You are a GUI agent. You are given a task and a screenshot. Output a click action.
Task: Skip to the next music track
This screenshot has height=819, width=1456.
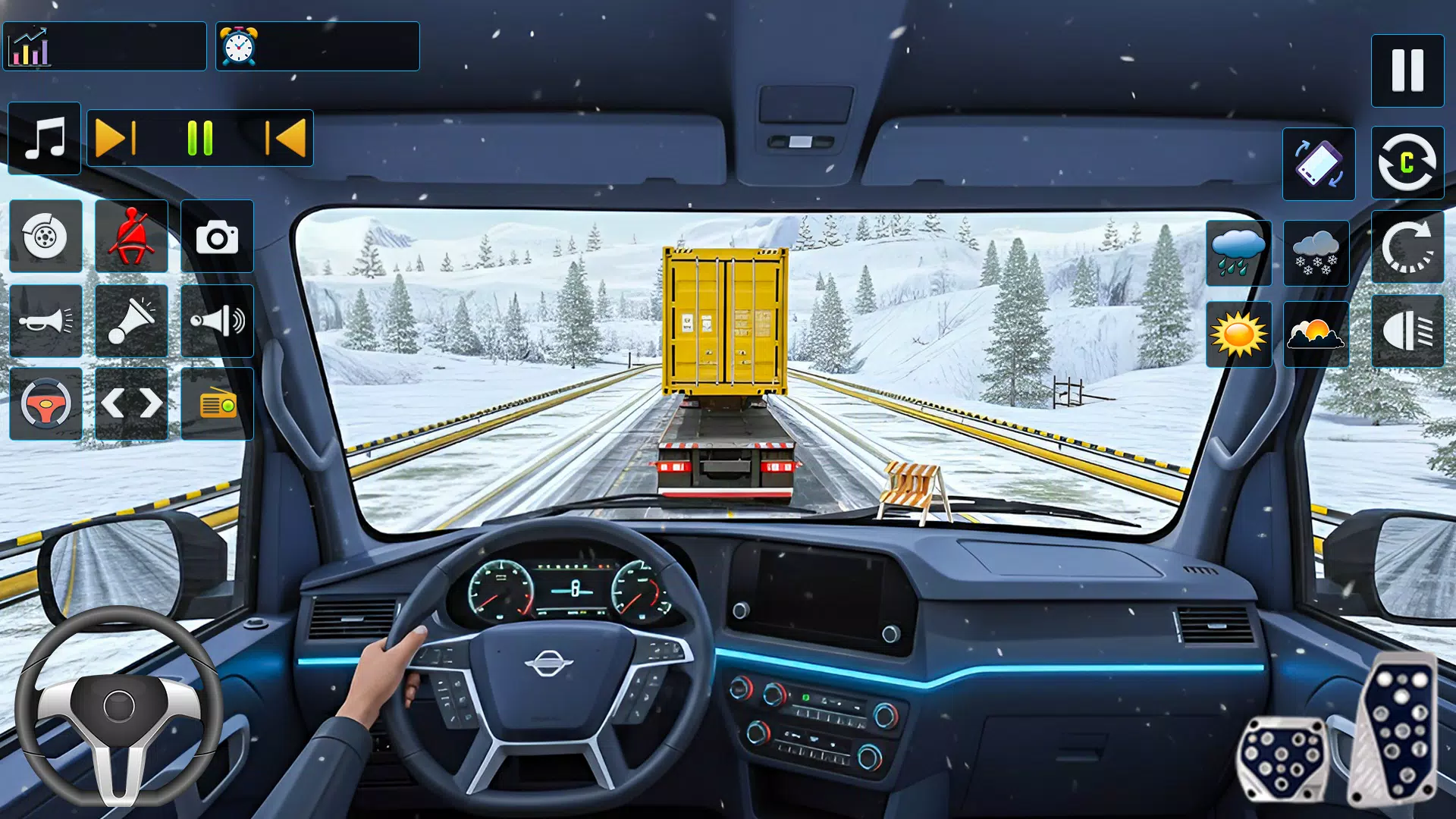coord(113,139)
